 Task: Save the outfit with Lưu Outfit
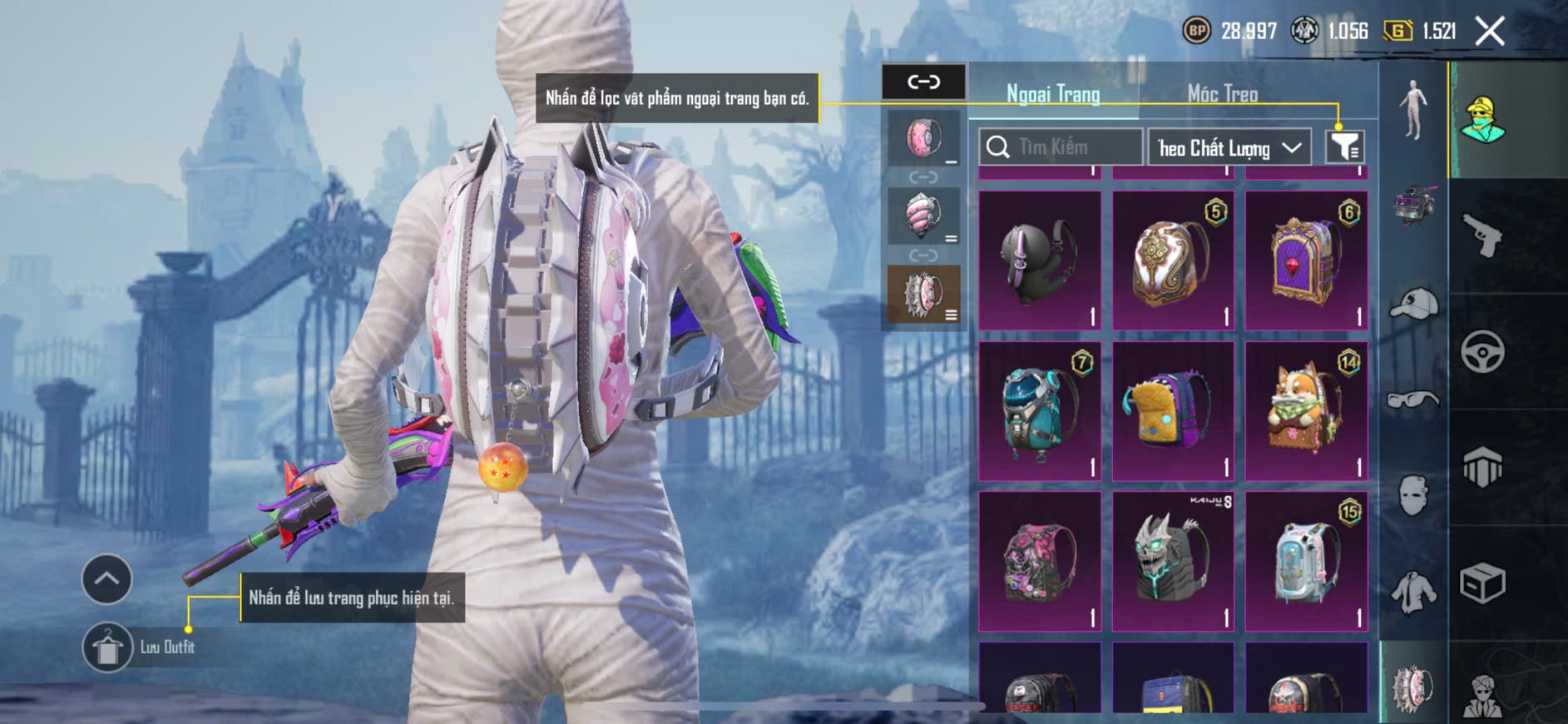107,647
